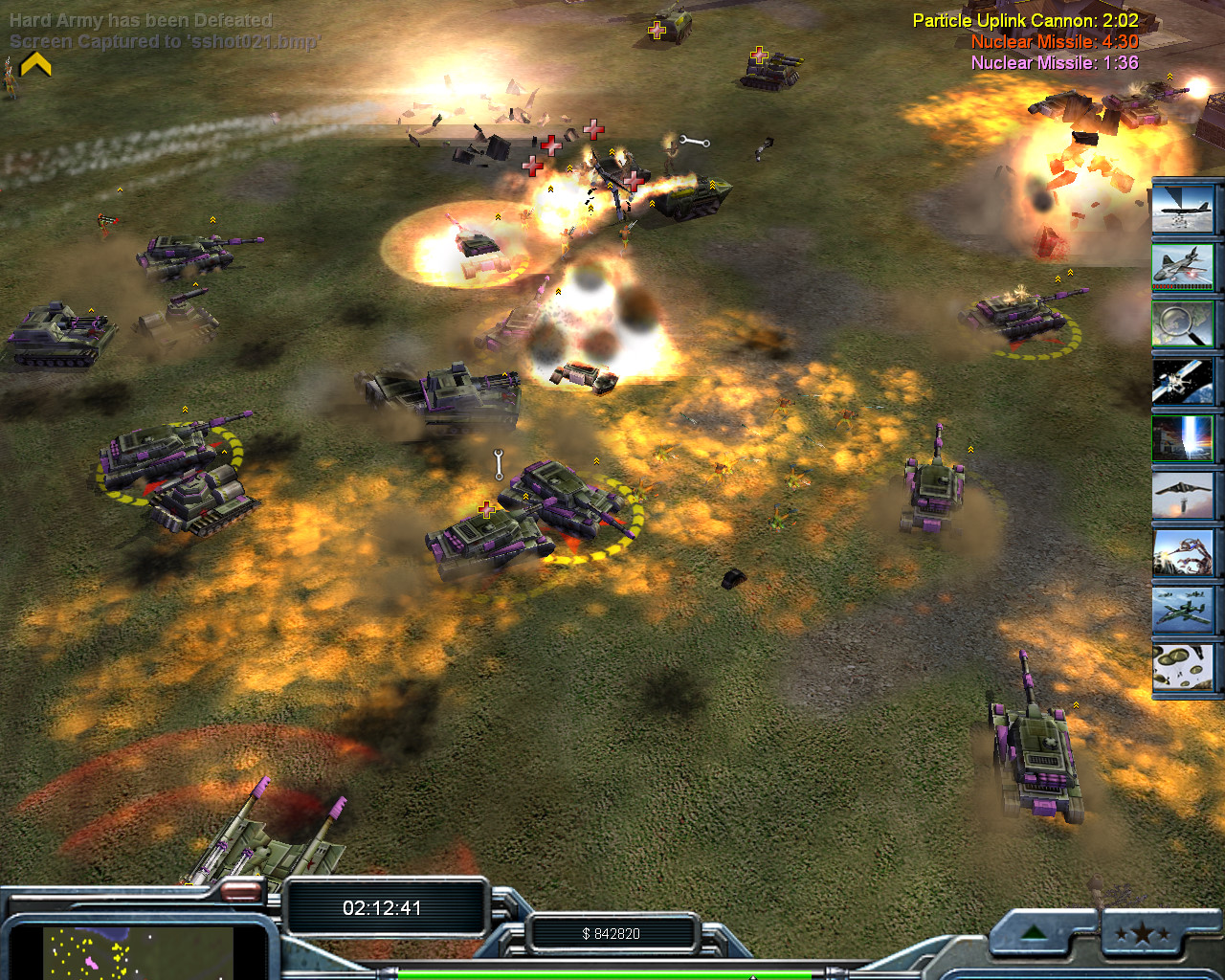Screen dimensions: 1225x980
Task: Activate the B-52 carpet bomb power
Action: 1183,208
